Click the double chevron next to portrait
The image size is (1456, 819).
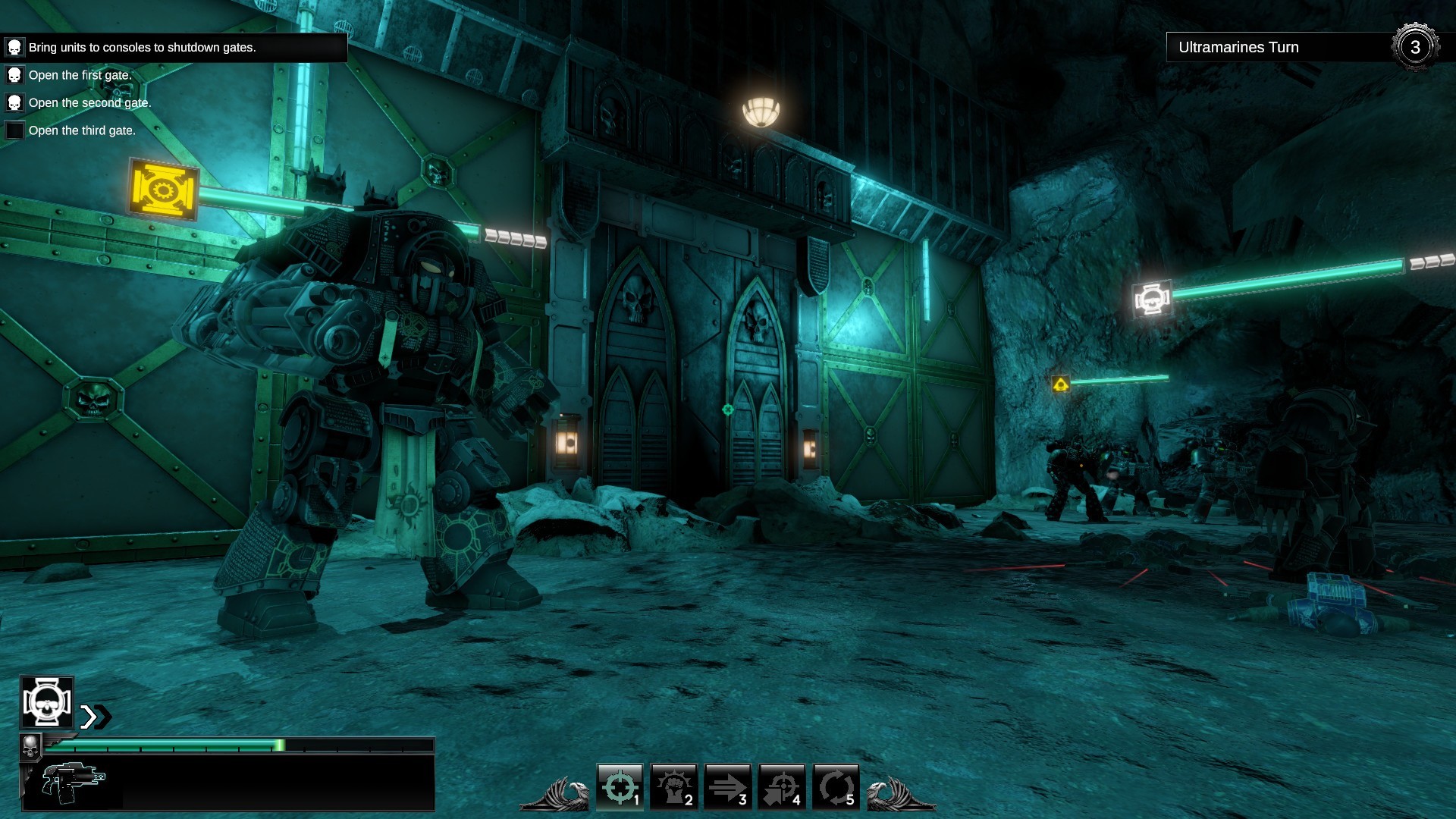click(x=96, y=717)
